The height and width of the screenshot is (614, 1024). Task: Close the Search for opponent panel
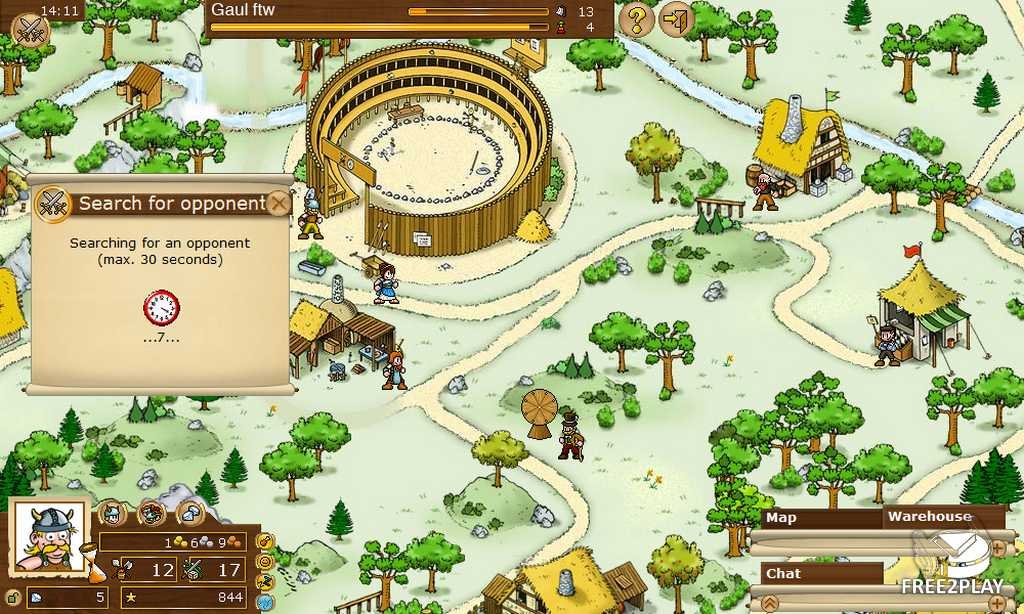279,204
